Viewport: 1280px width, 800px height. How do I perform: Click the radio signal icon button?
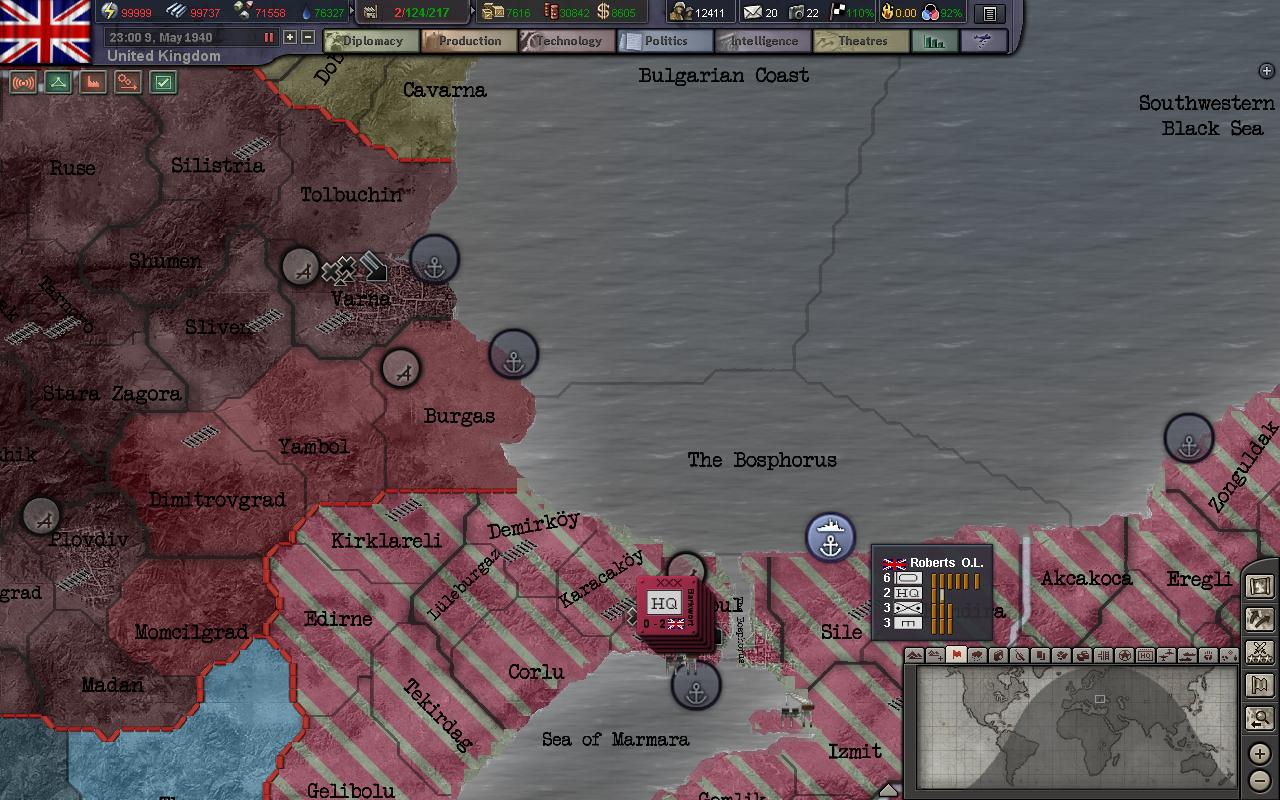[23, 83]
